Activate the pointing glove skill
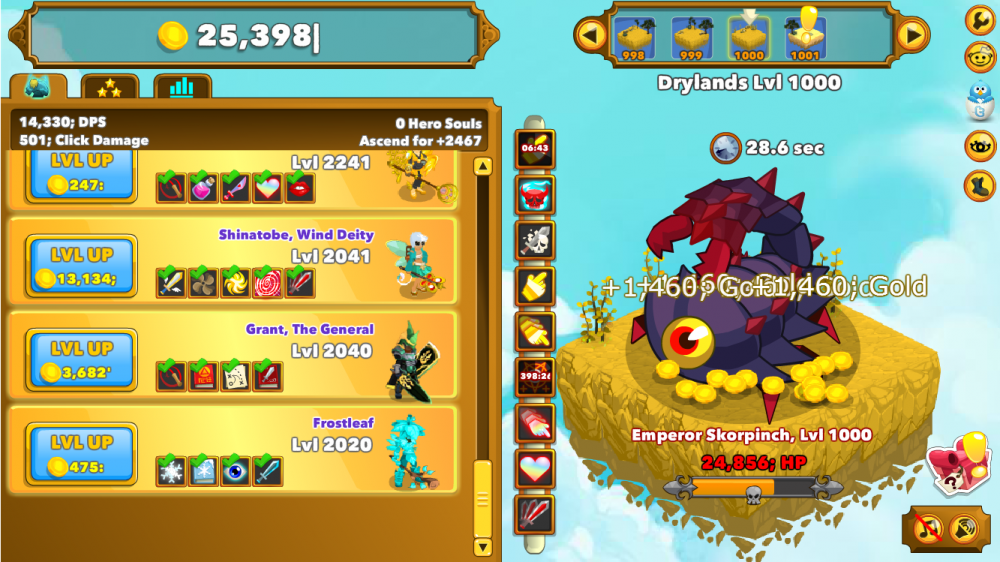 (535, 285)
